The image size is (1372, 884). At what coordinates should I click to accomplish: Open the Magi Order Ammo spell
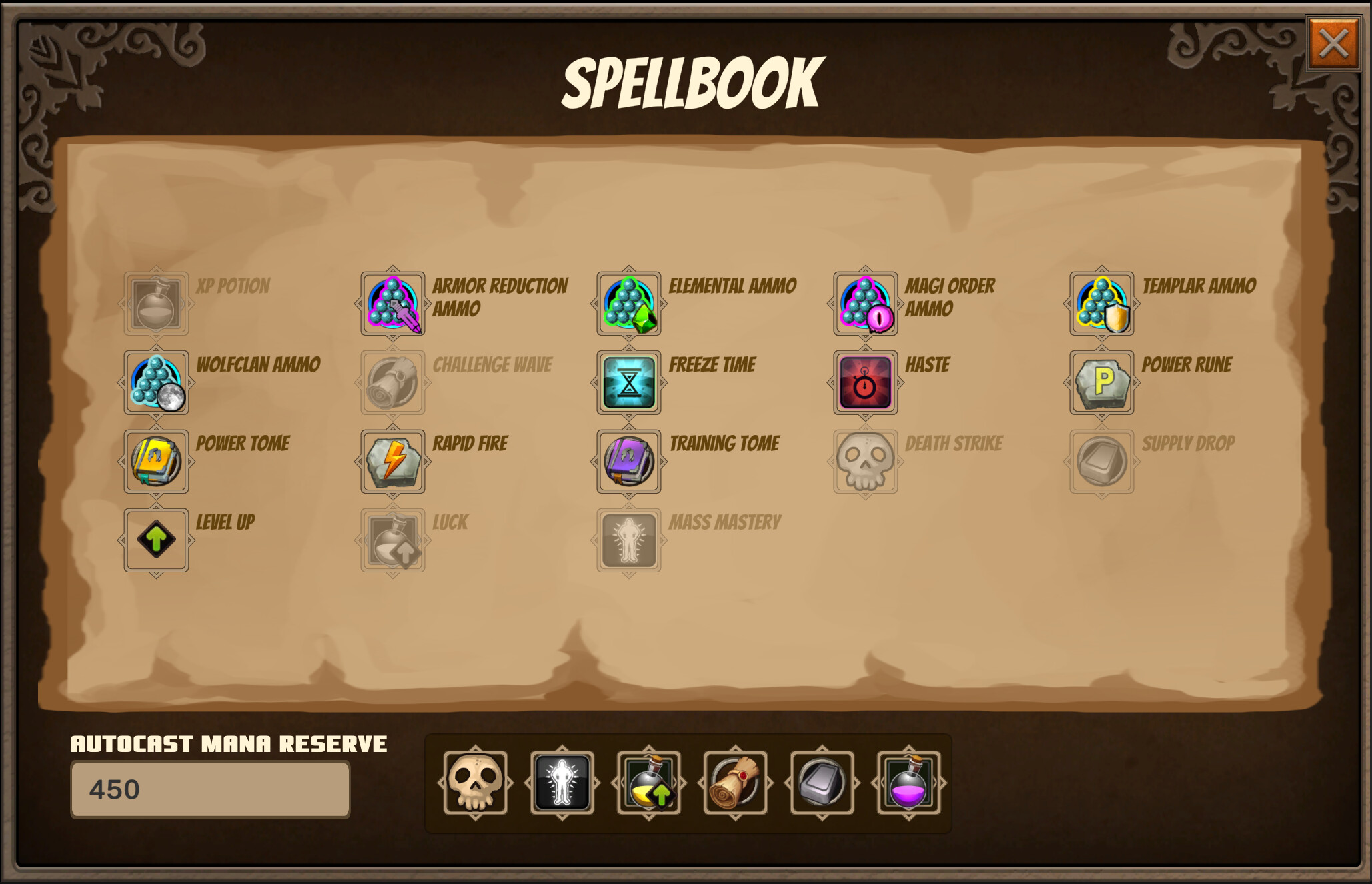click(x=864, y=304)
